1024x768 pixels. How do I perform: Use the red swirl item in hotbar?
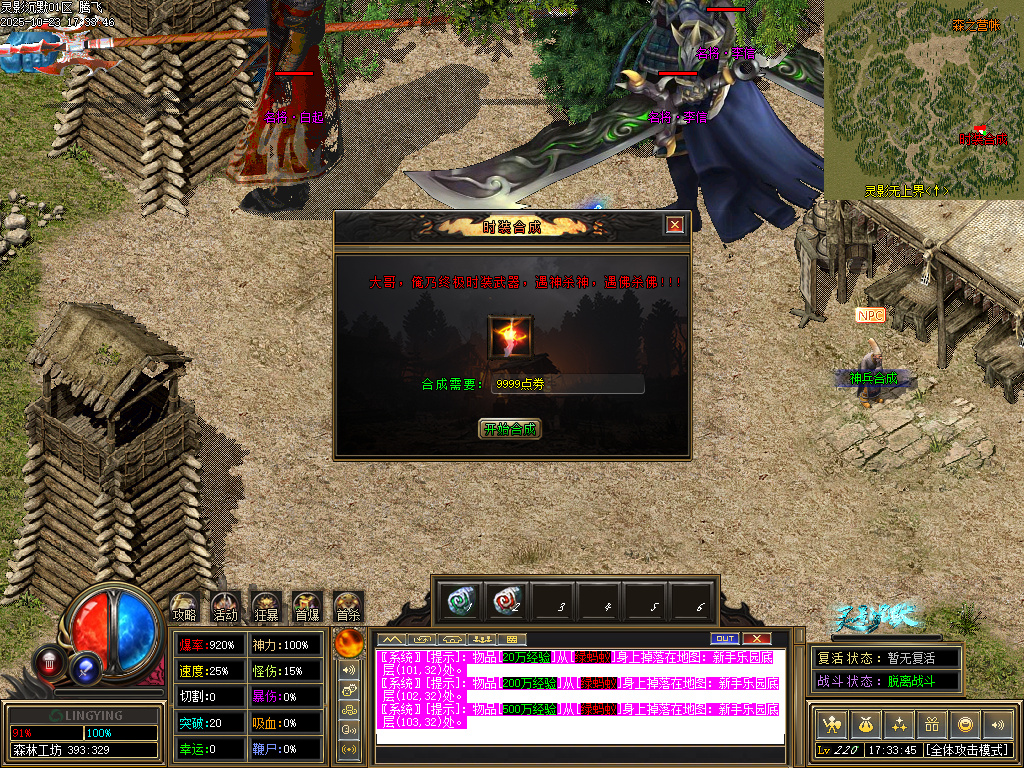(507, 602)
